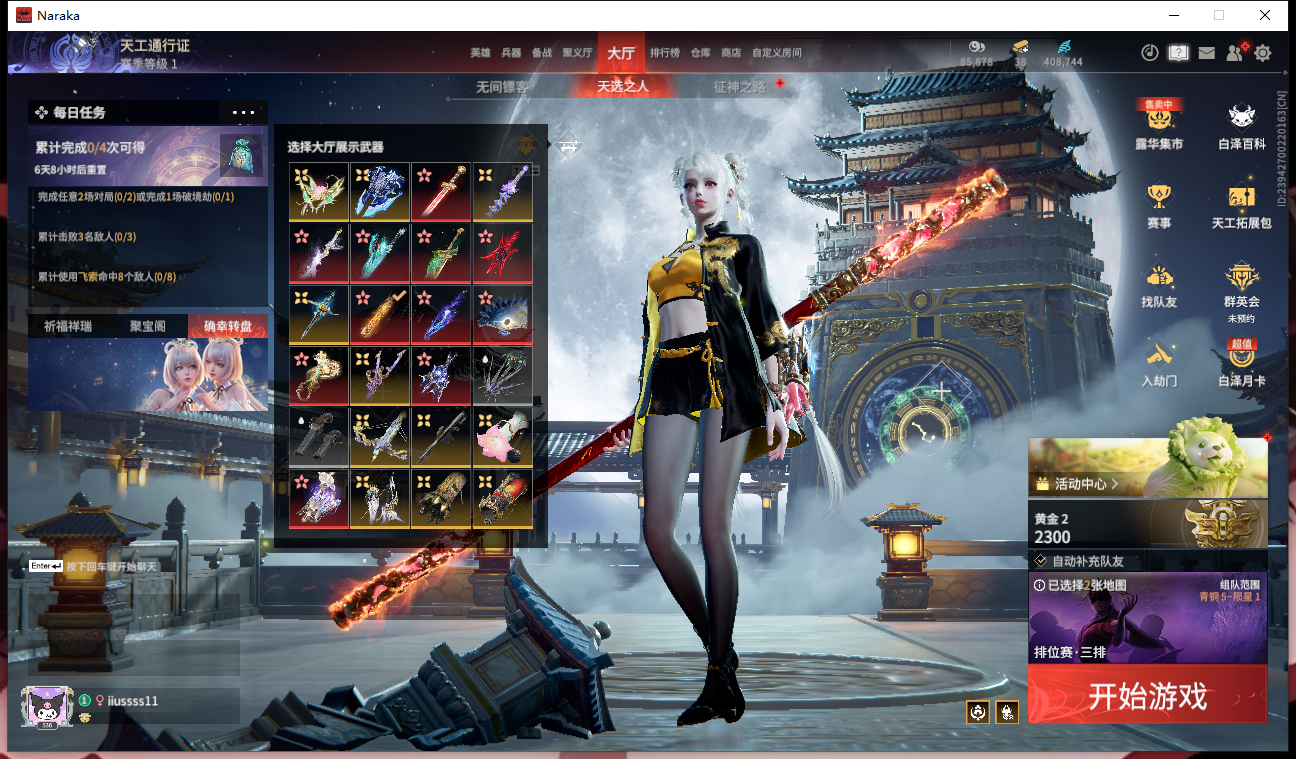
Task: Go to the 排行榜 leaderboard
Action: (x=665, y=53)
